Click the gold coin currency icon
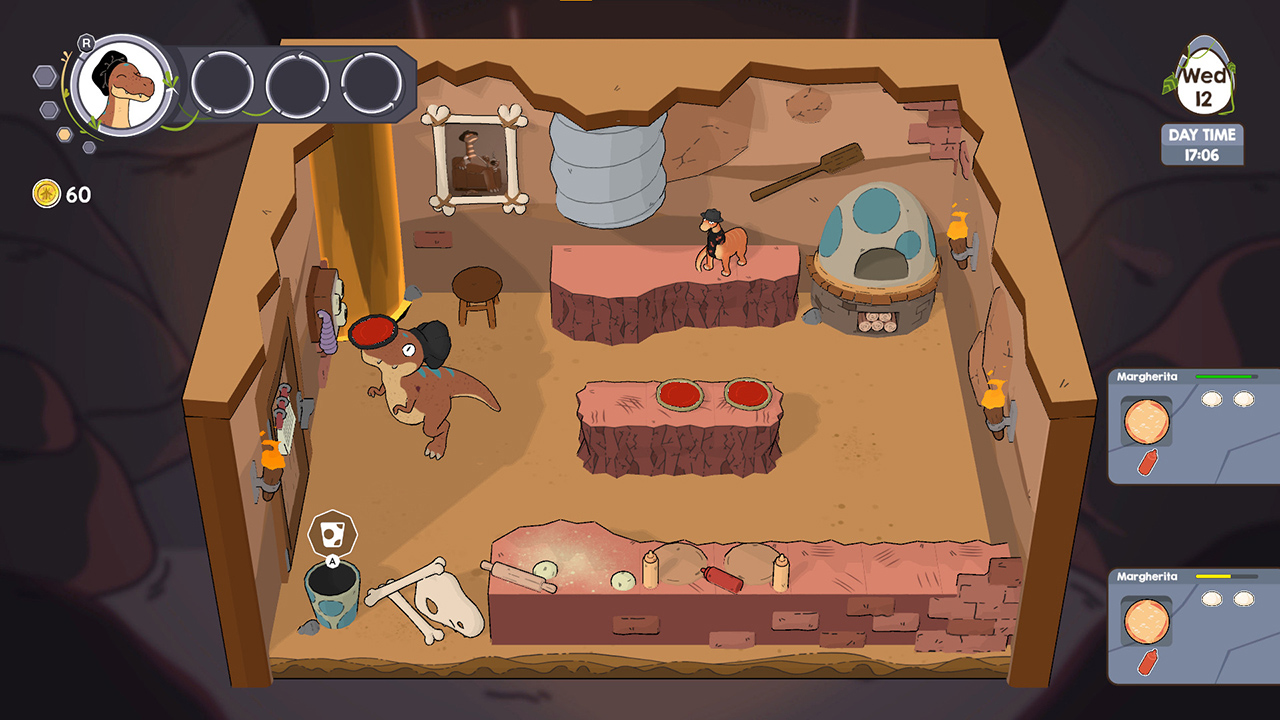 tap(46, 192)
